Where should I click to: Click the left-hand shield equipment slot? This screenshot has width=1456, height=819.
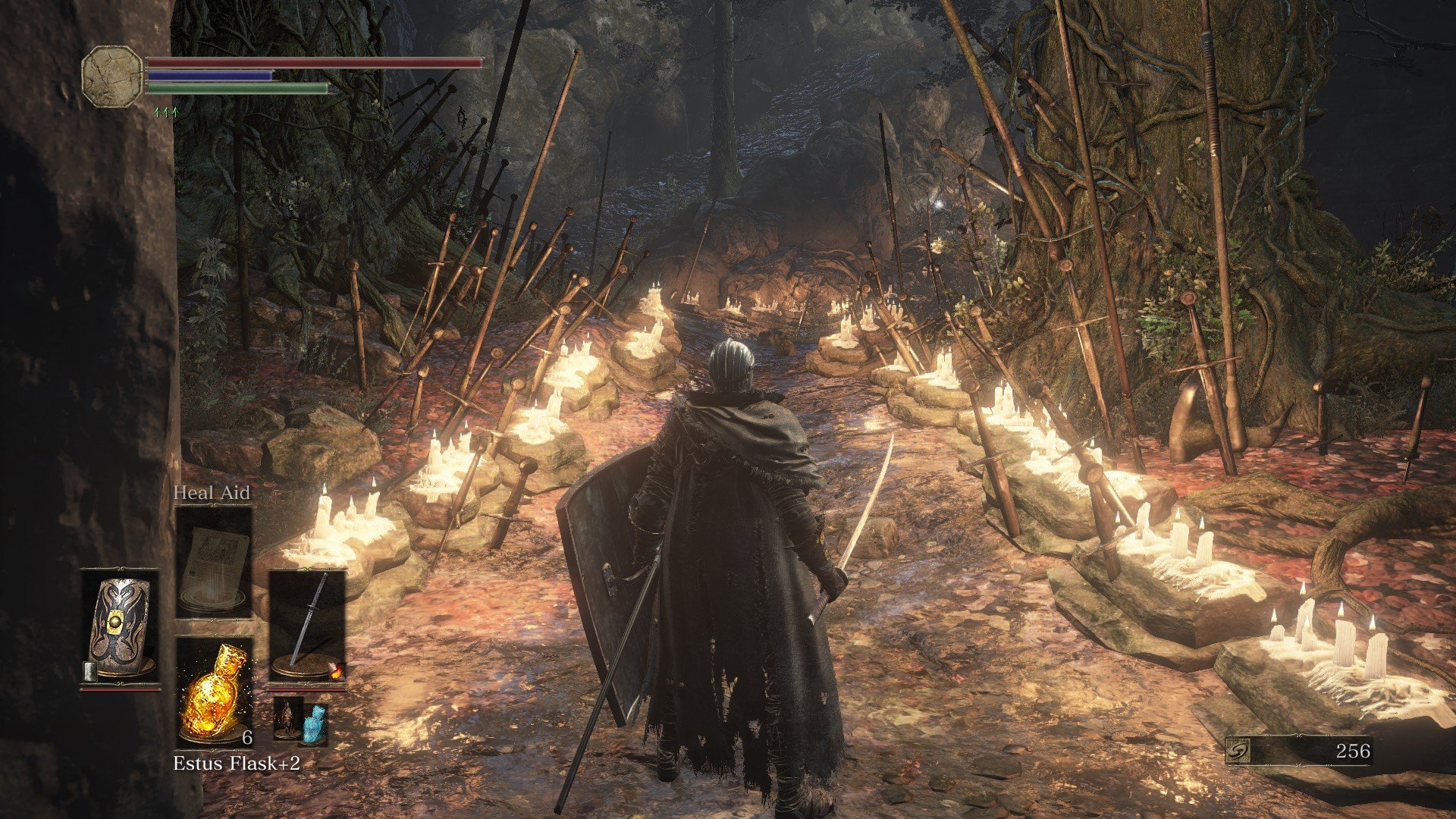pyautogui.click(x=121, y=629)
